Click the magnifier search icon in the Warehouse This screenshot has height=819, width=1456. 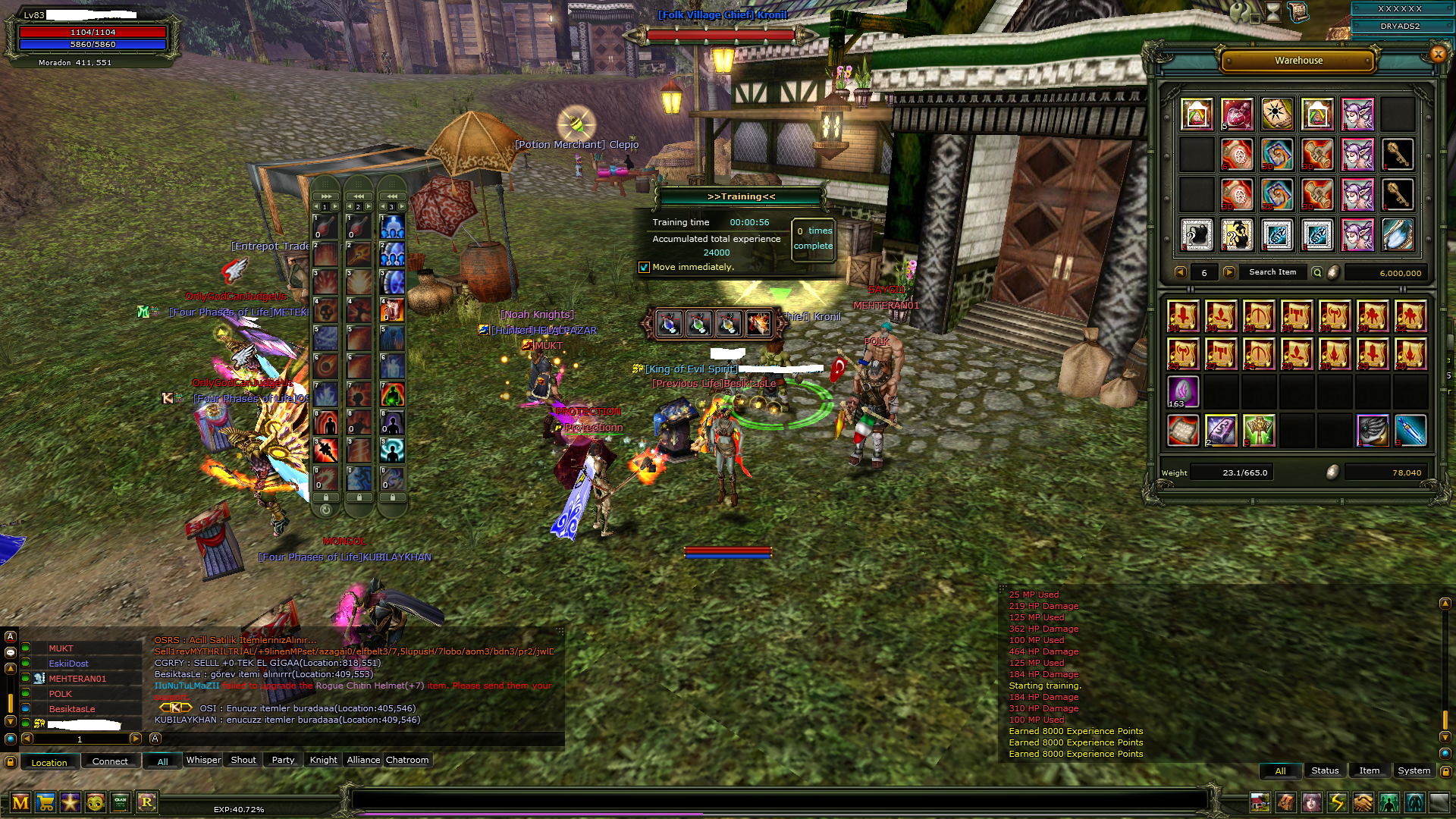click(x=1317, y=272)
